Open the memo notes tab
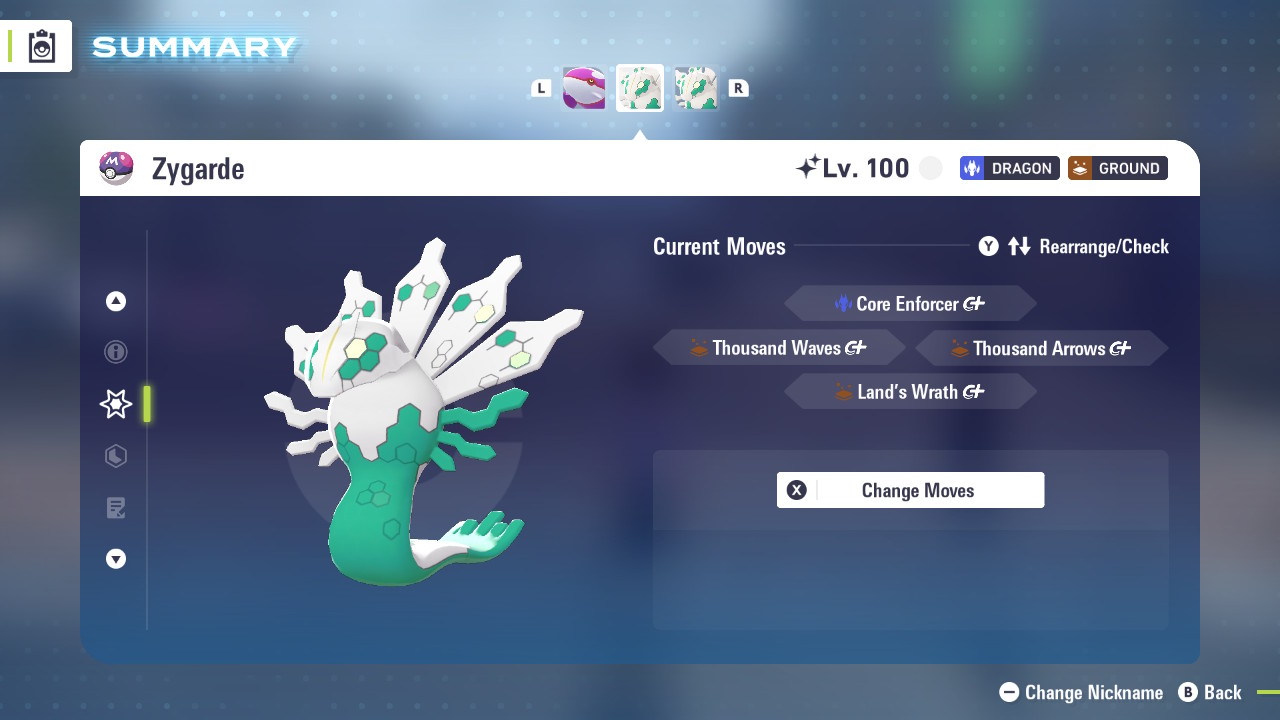This screenshot has height=720, width=1280. tap(116, 508)
